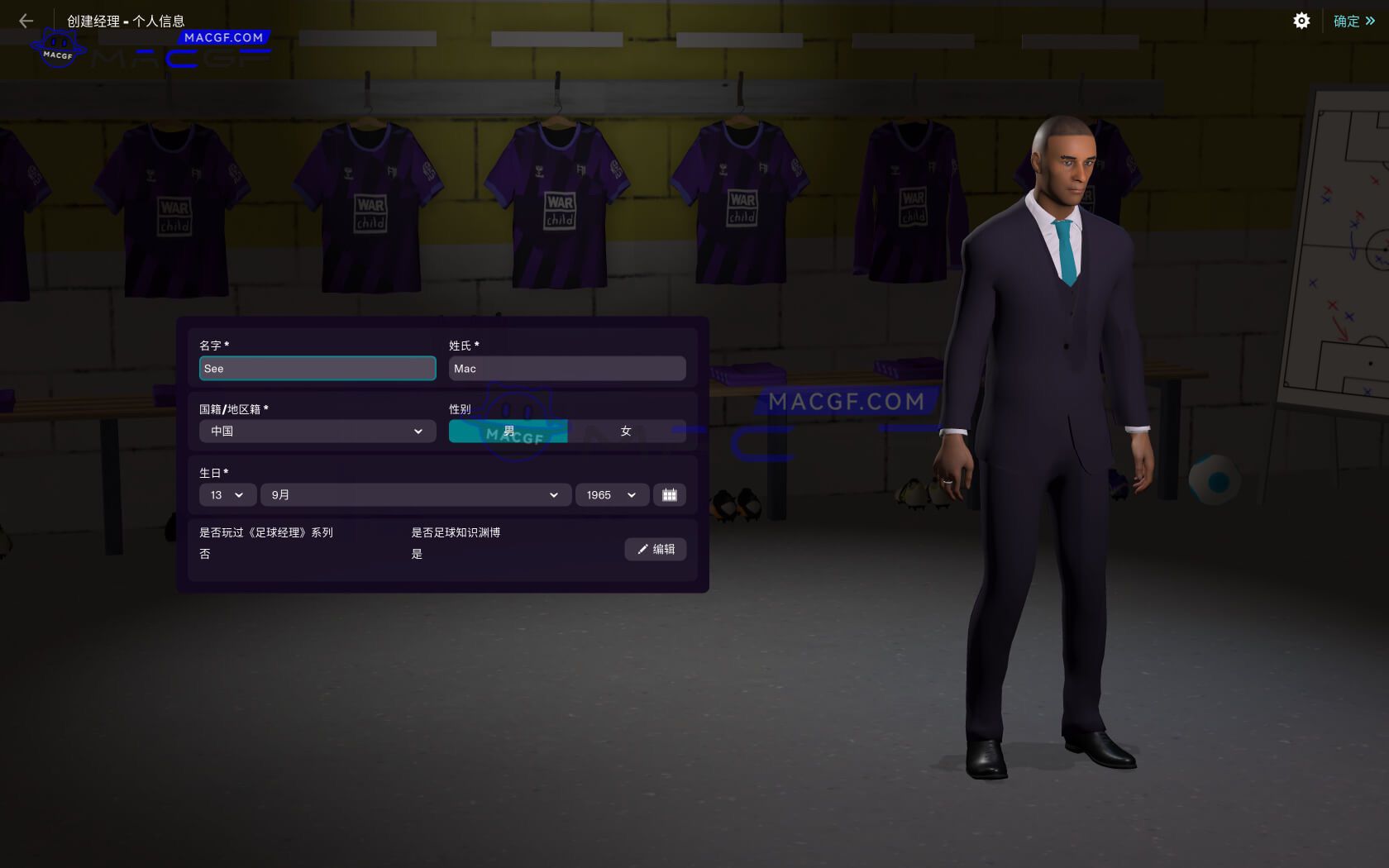Click the double chevron next to 确定

pos(1372,20)
